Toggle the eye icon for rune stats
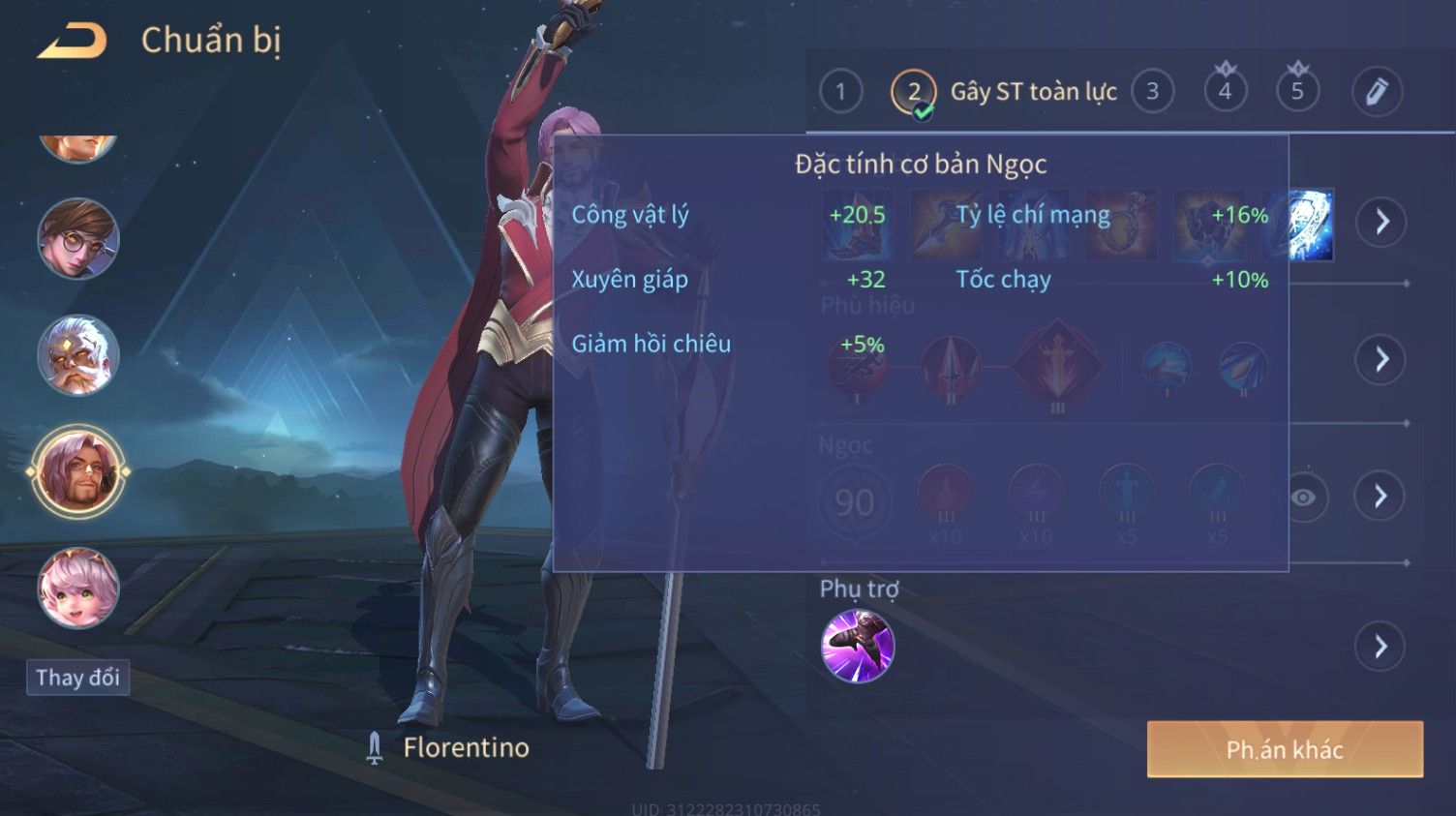 pos(1303,498)
